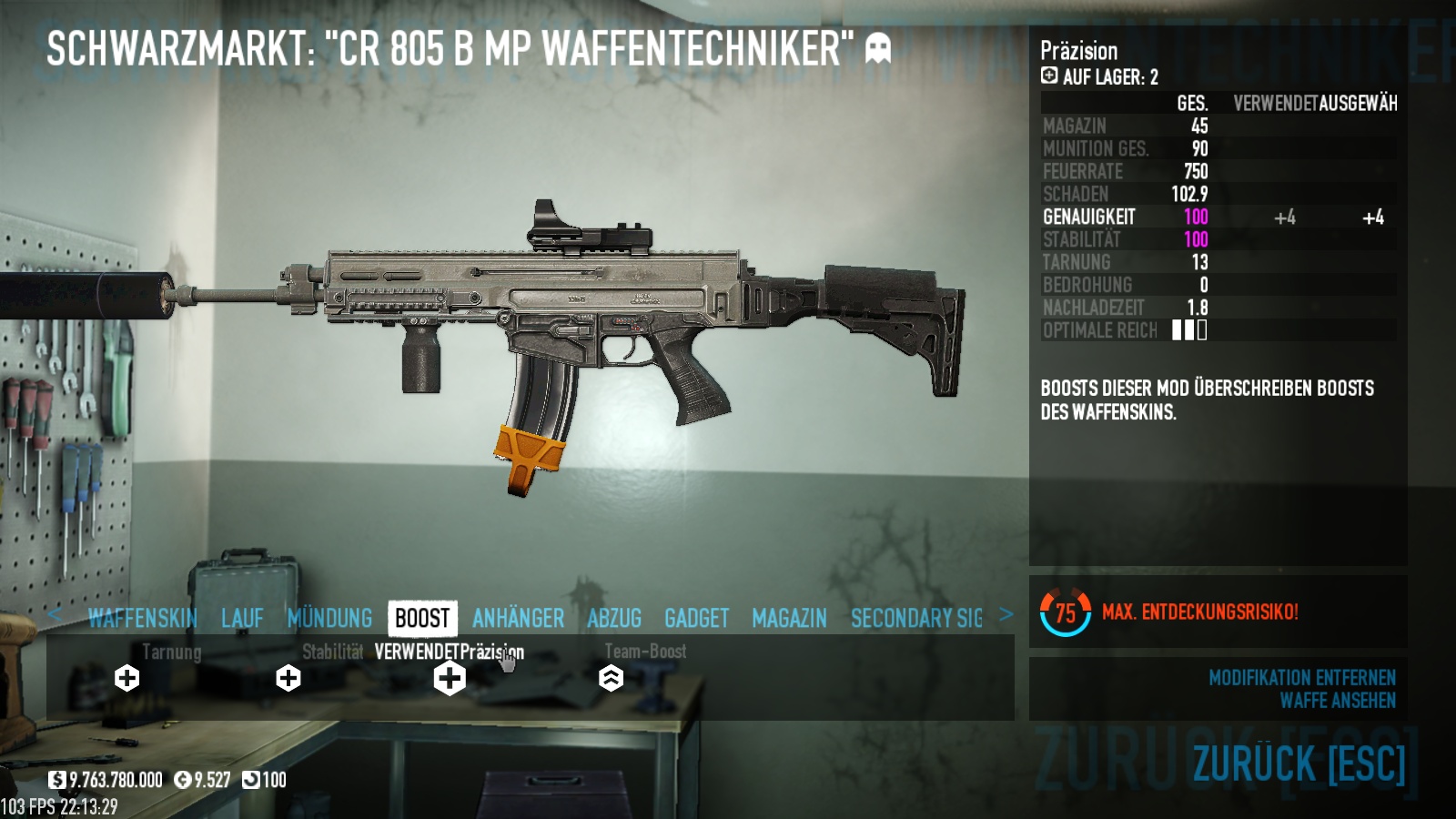Click the highlighted Boost tab
This screenshot has width=1456, height=819.
(x=422, y=619)
